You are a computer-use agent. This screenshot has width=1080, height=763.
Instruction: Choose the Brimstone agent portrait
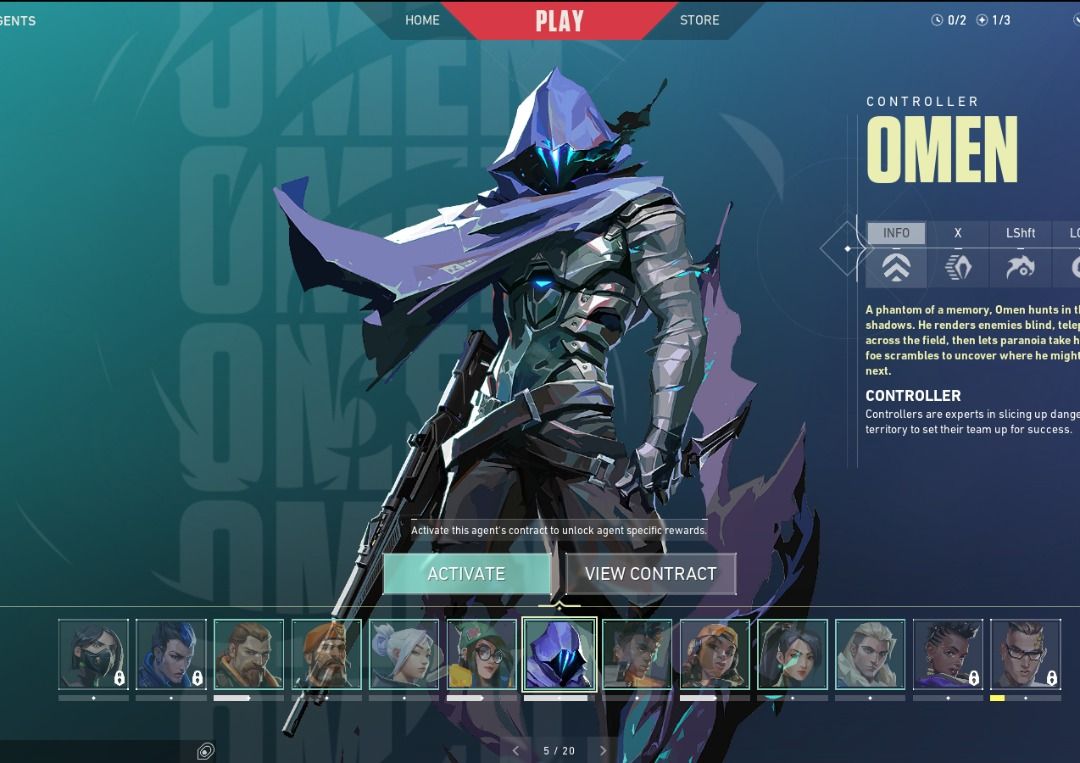point(327,655)
